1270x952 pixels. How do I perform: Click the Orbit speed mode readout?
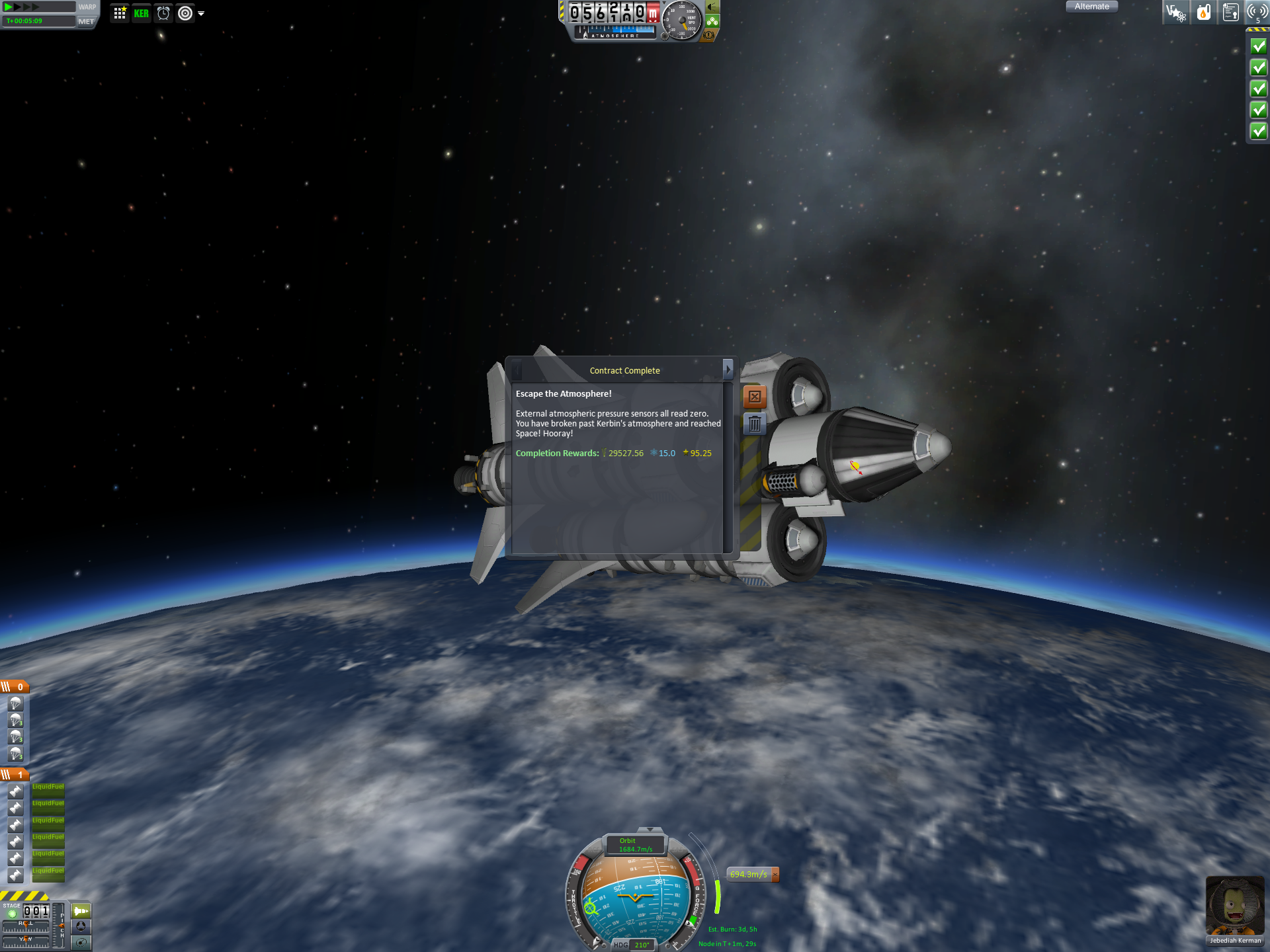coord(635,845)
